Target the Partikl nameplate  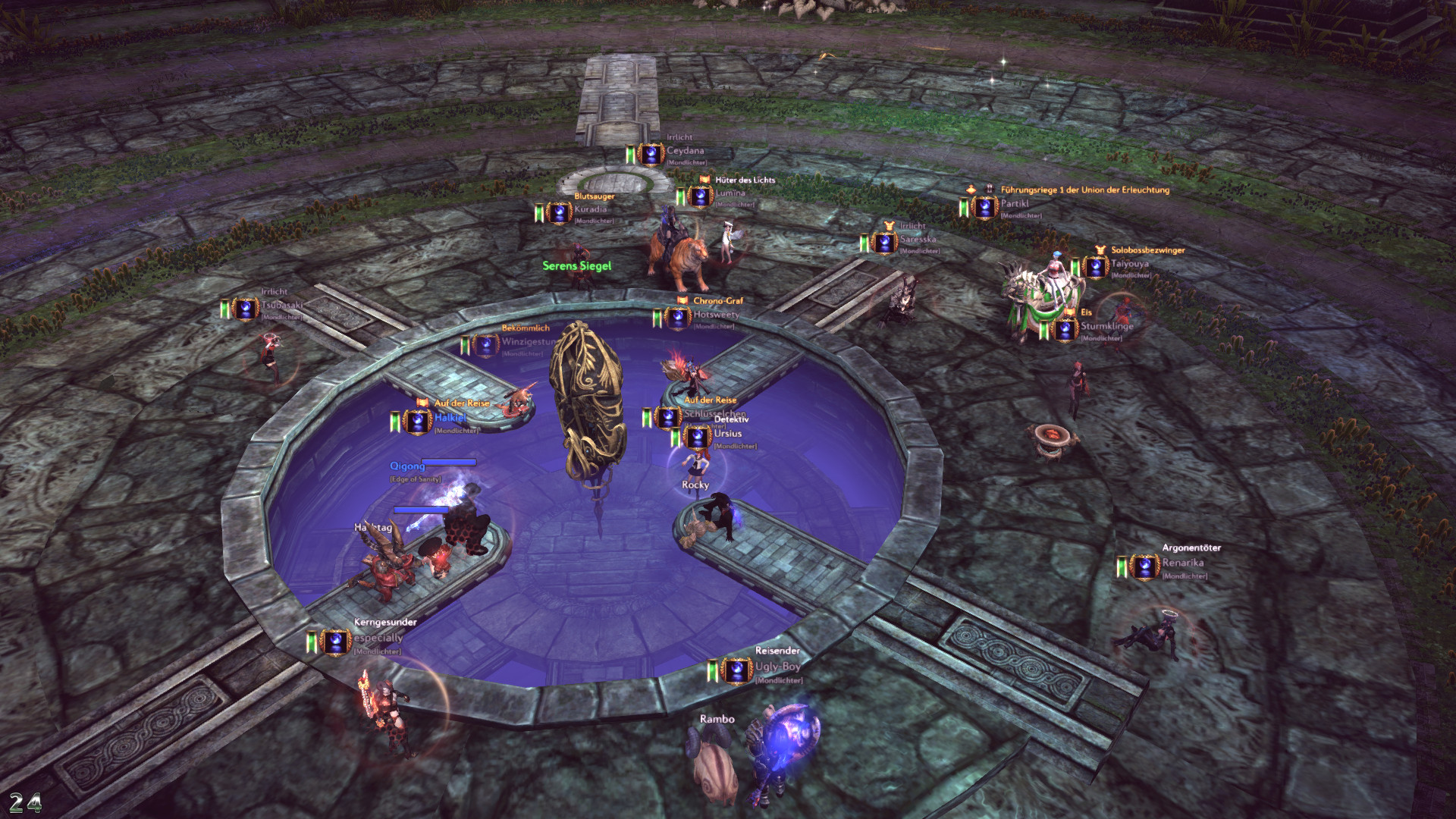(x=1015, y=204)
